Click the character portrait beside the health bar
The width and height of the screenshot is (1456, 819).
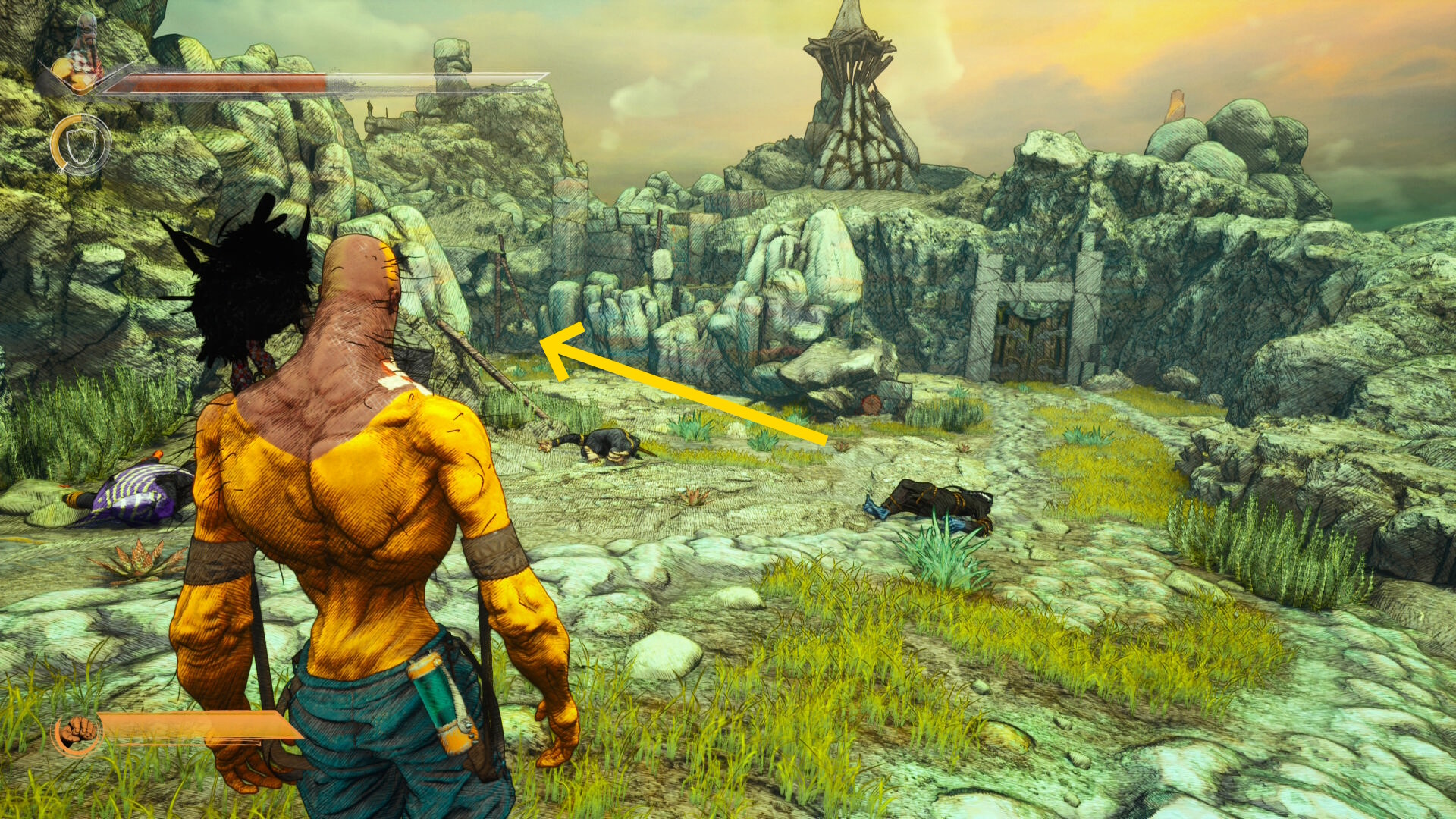pos(81,58)
